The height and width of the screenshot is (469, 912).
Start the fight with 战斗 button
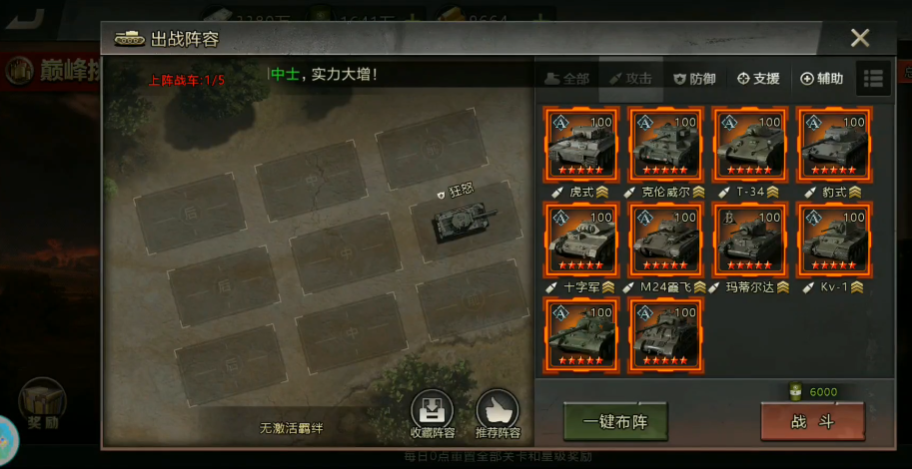(812, 421)
